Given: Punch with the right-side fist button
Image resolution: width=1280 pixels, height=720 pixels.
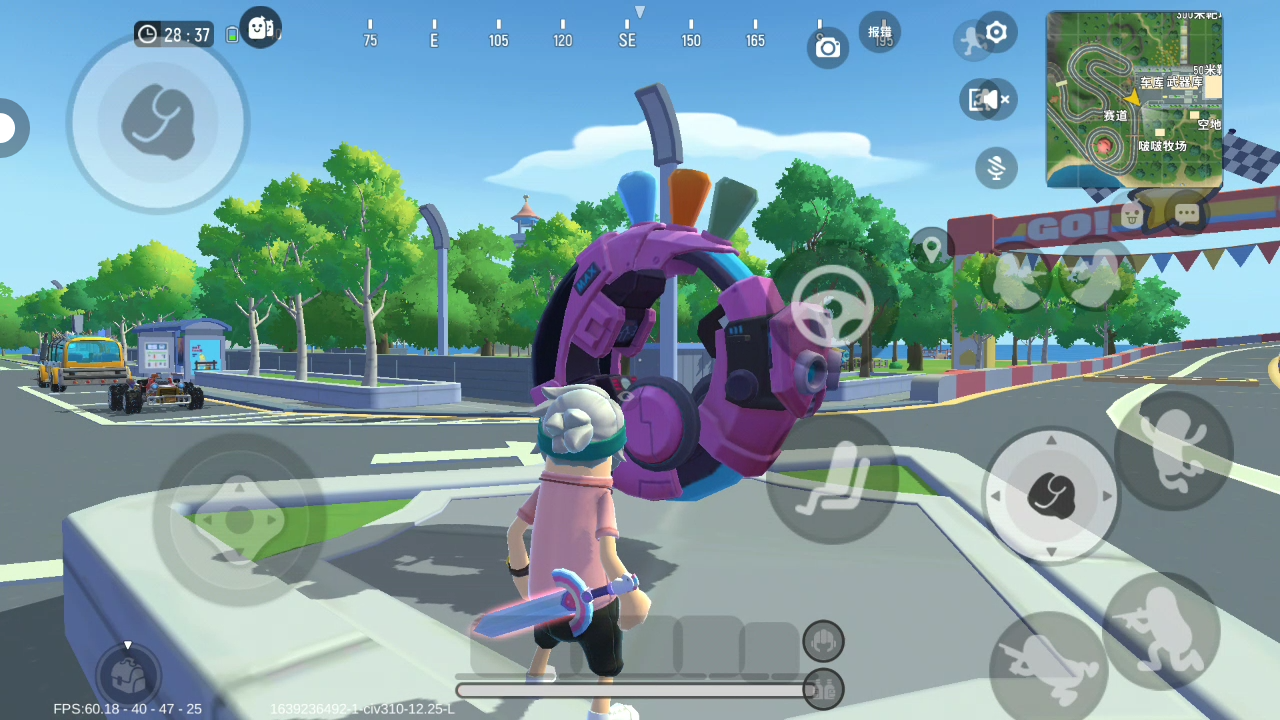Looking at the screenshot, I should pos(1051,495).
